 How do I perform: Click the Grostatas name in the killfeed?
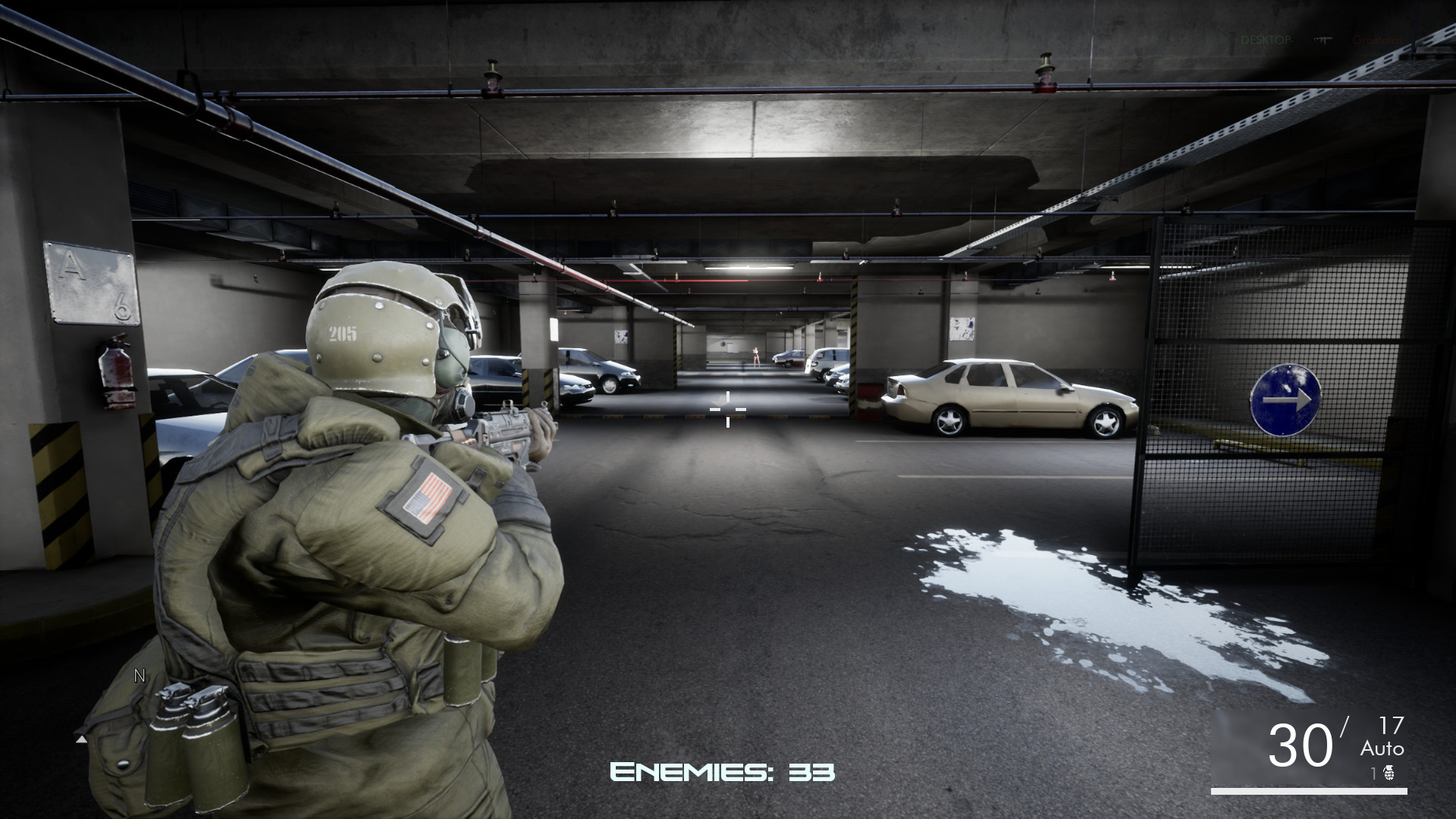tap(1376, 39)
